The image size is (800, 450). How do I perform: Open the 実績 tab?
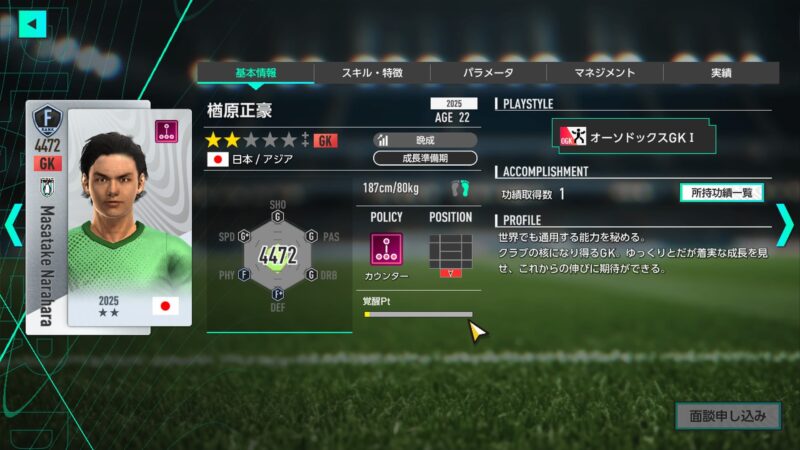(720, 73)
